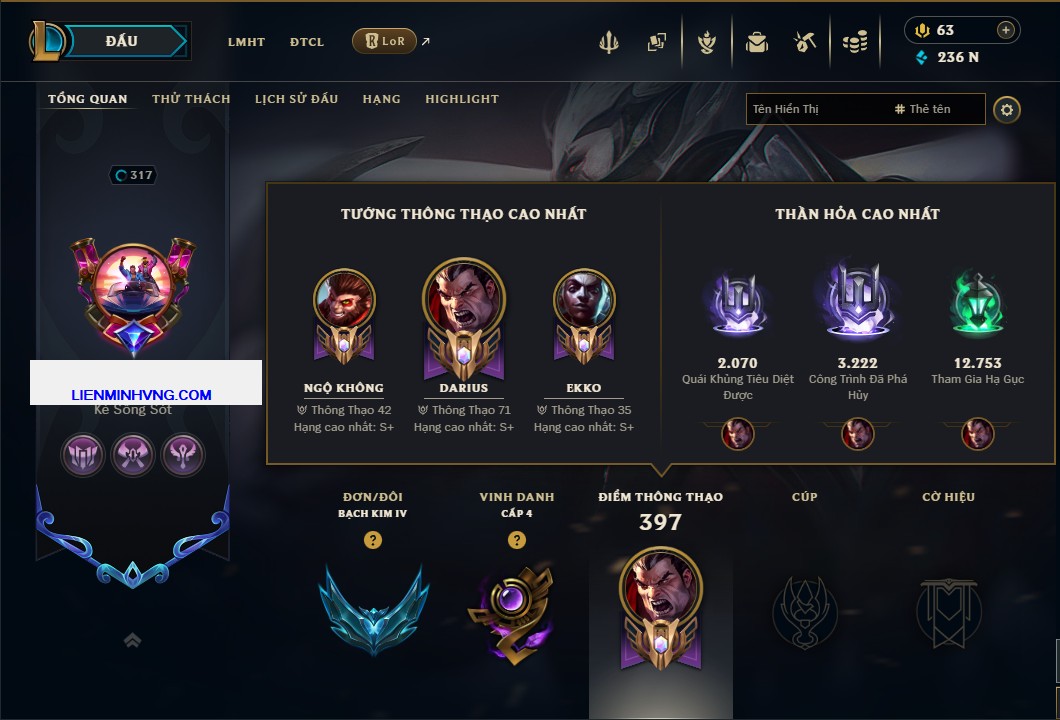This screenshot has width=1060, height=720.
Task: Open the gear settings next to search
Action: click(x=1006, y=109)
